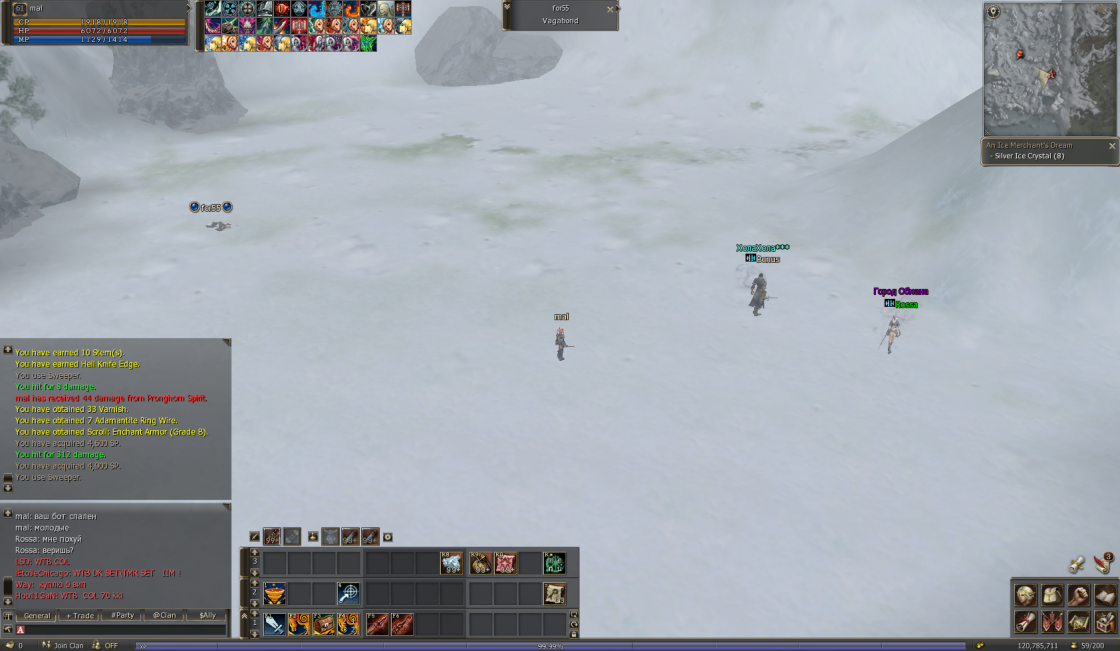Show the Ally chat tab
The image size is (1120, 651).
click(x=207, y=616)
